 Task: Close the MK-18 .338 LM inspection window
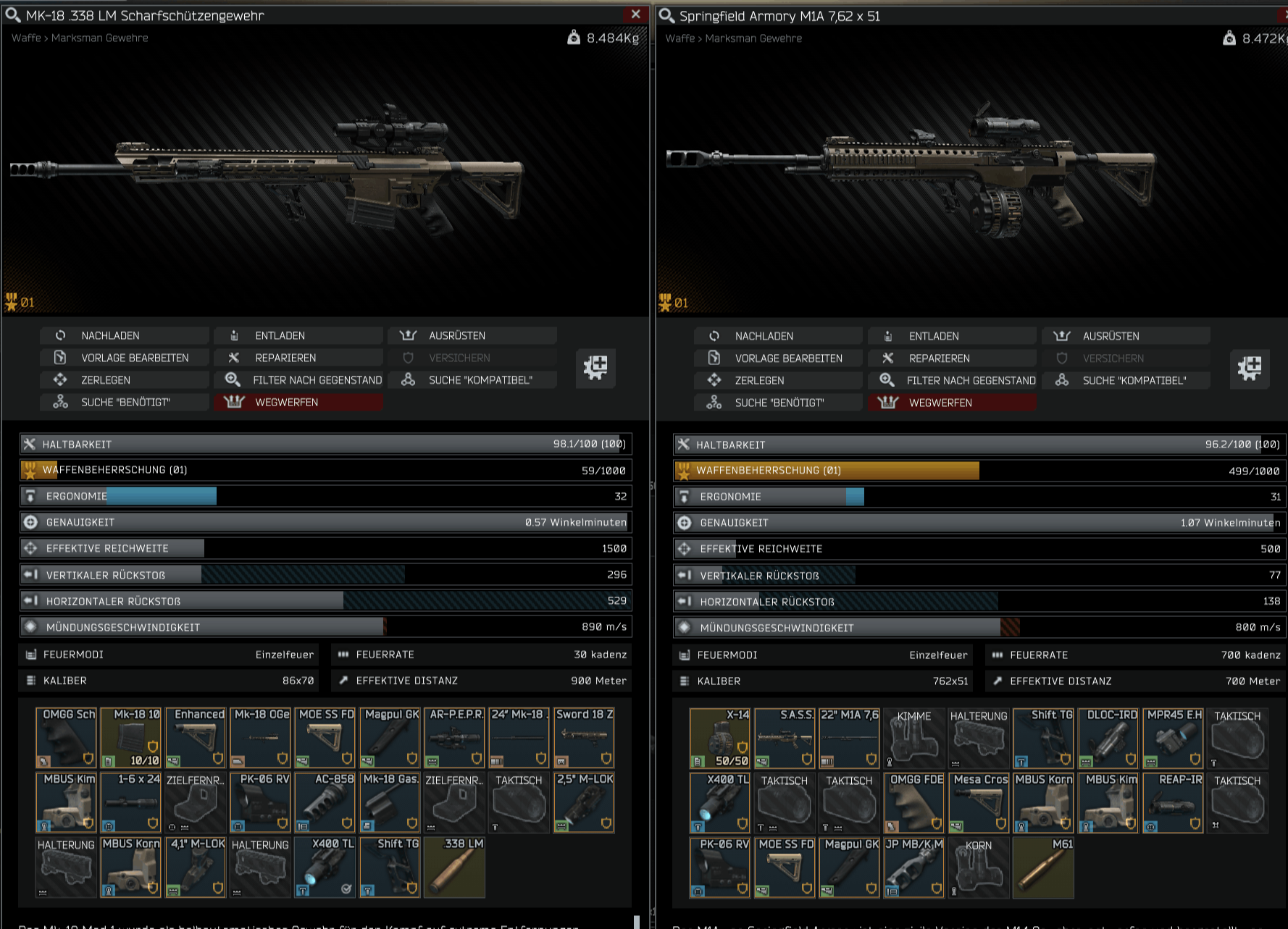click(635, 14)
